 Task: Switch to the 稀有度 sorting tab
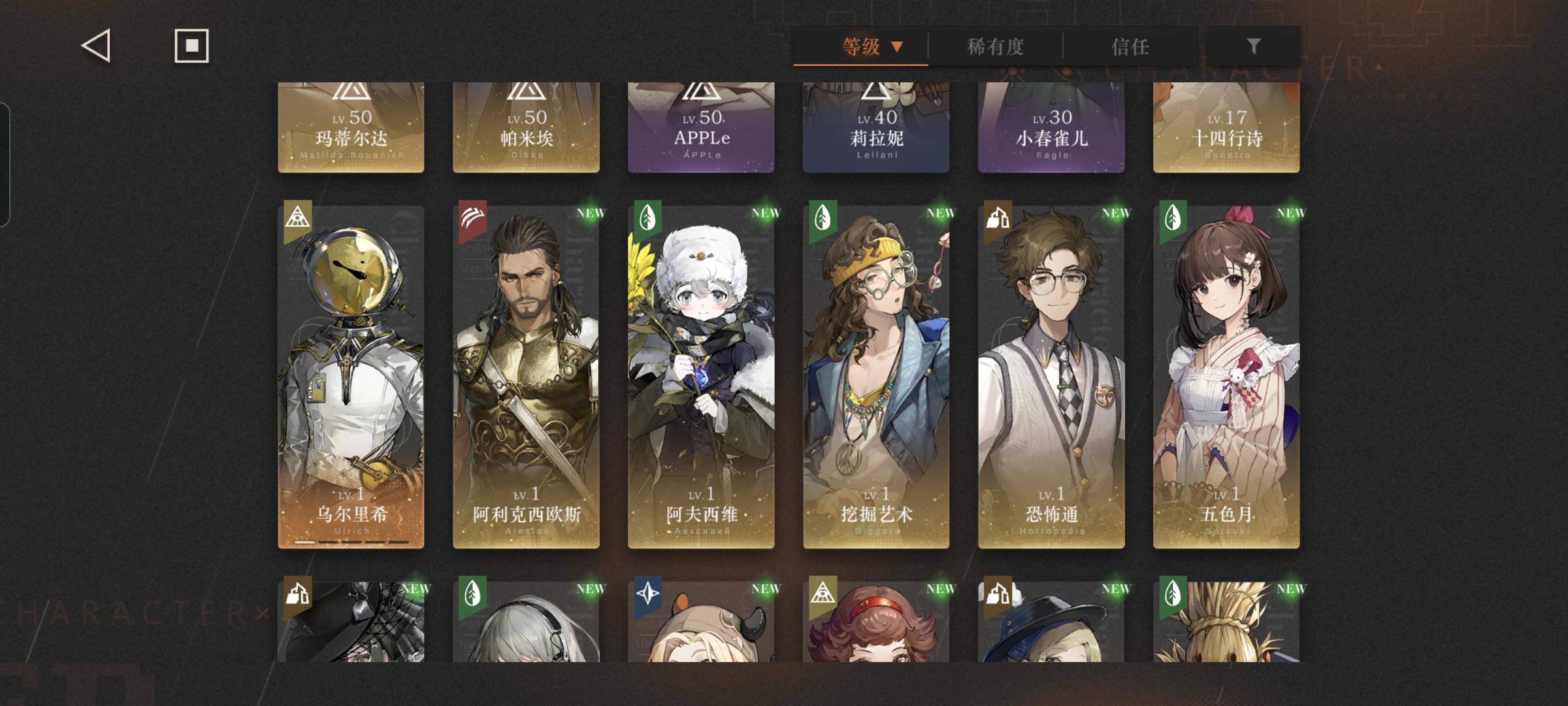click(x=996, y=46)
